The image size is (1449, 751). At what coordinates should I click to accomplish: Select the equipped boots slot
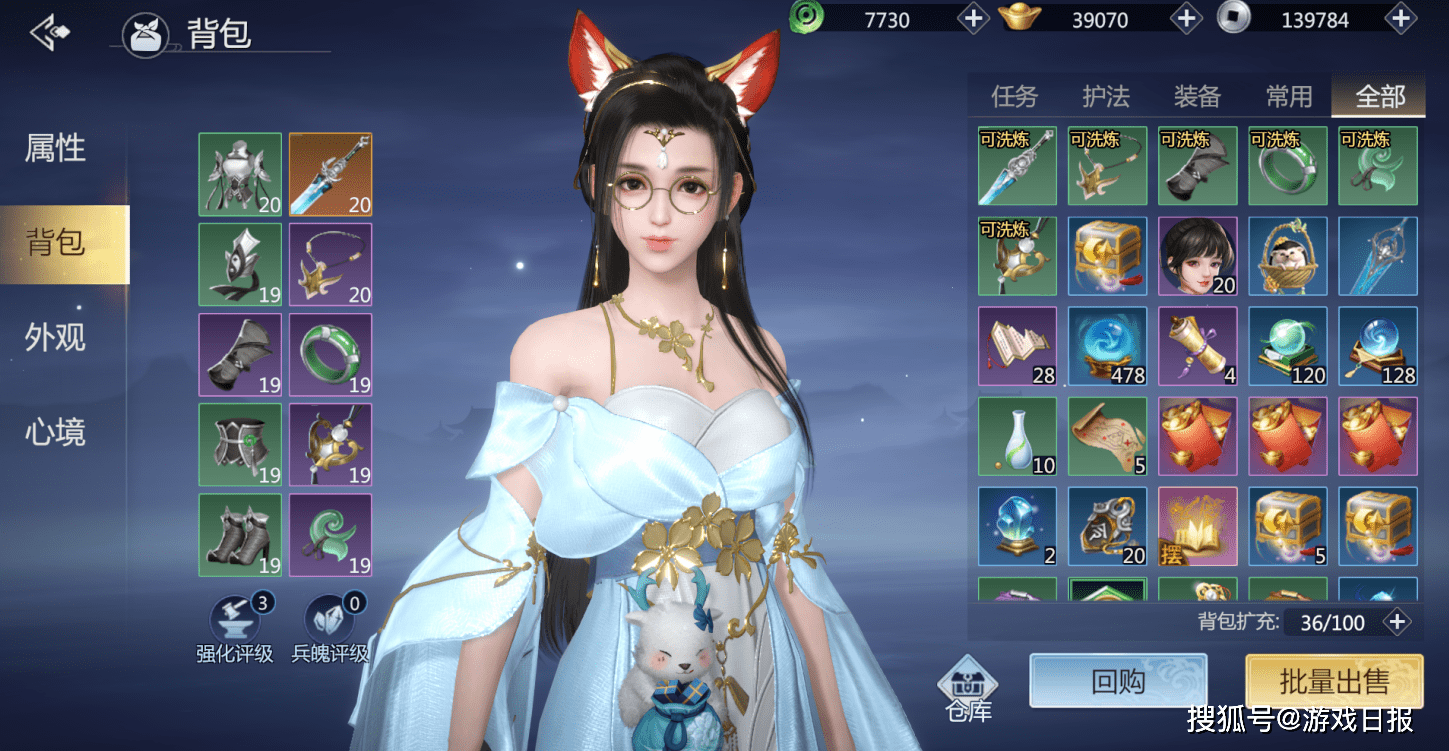[240, 534]
